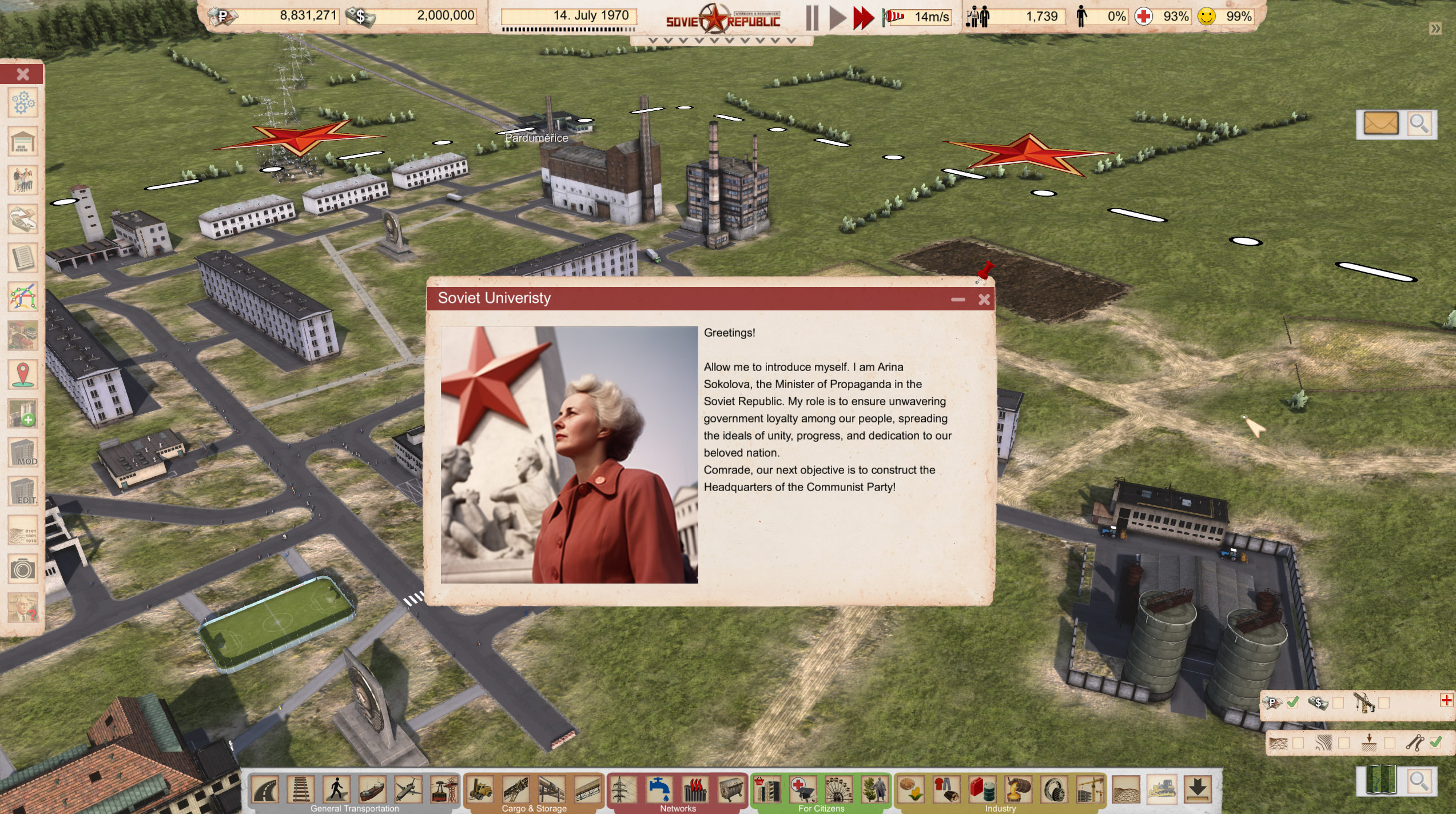Open the MOD buildings menu in sidebar
This screenshot has width=1456, height=814.
[23, 452]
